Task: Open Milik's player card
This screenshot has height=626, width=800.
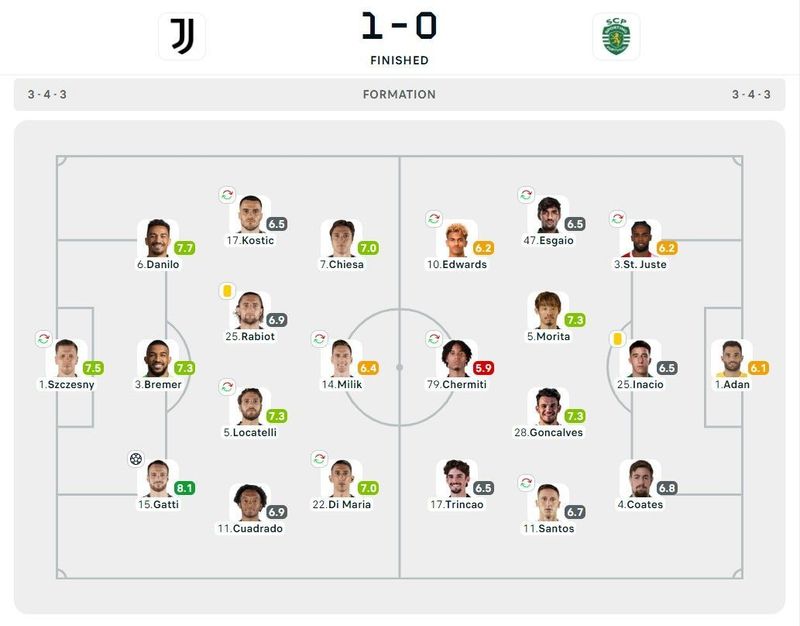Action: pyautogui.click(x=340, y=358)
